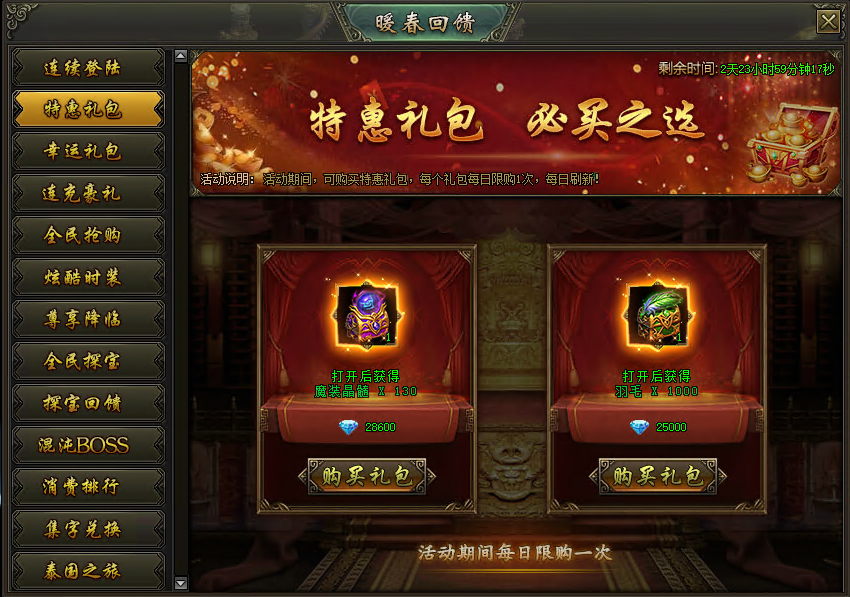Select the 特惠礼包 tab
Screen dimensions: 850x597
pyautogui.click(x=88, y=109)
